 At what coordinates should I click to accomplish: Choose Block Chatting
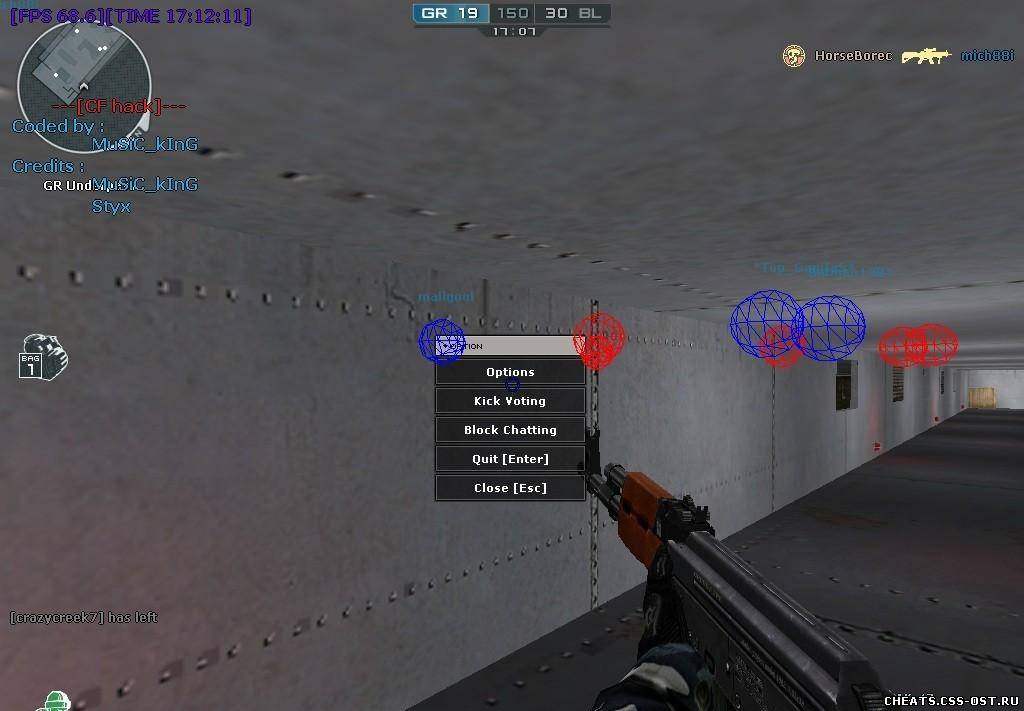point(510,430)
